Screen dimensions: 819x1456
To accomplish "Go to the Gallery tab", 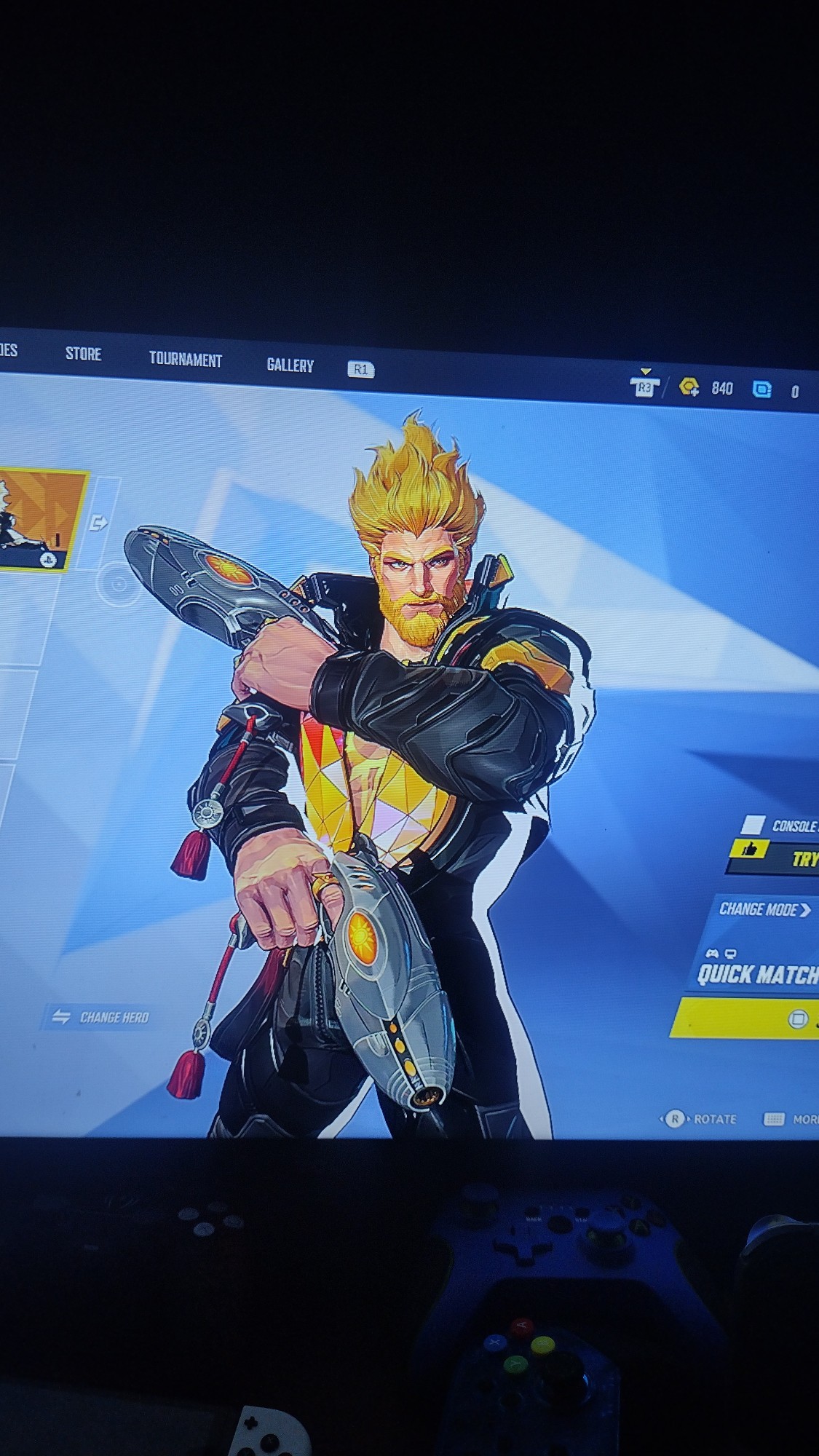I will pyautogui.click(x=290, y=365).
